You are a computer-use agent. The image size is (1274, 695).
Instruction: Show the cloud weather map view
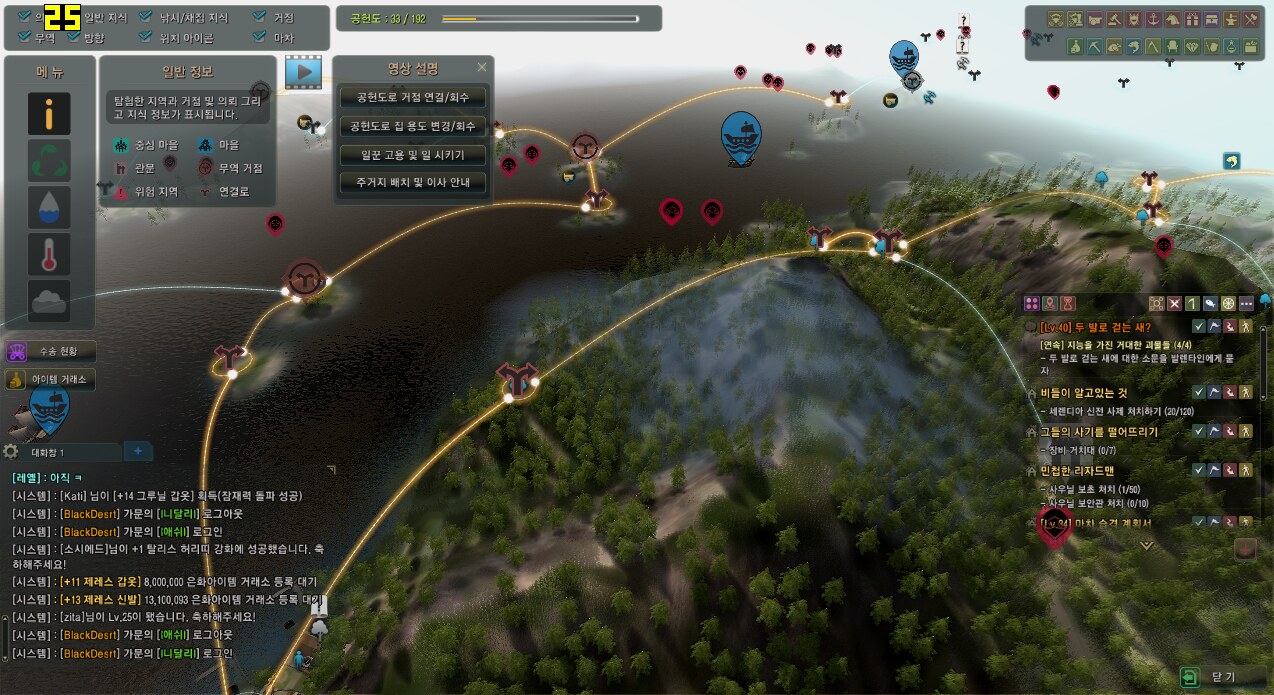49,300
